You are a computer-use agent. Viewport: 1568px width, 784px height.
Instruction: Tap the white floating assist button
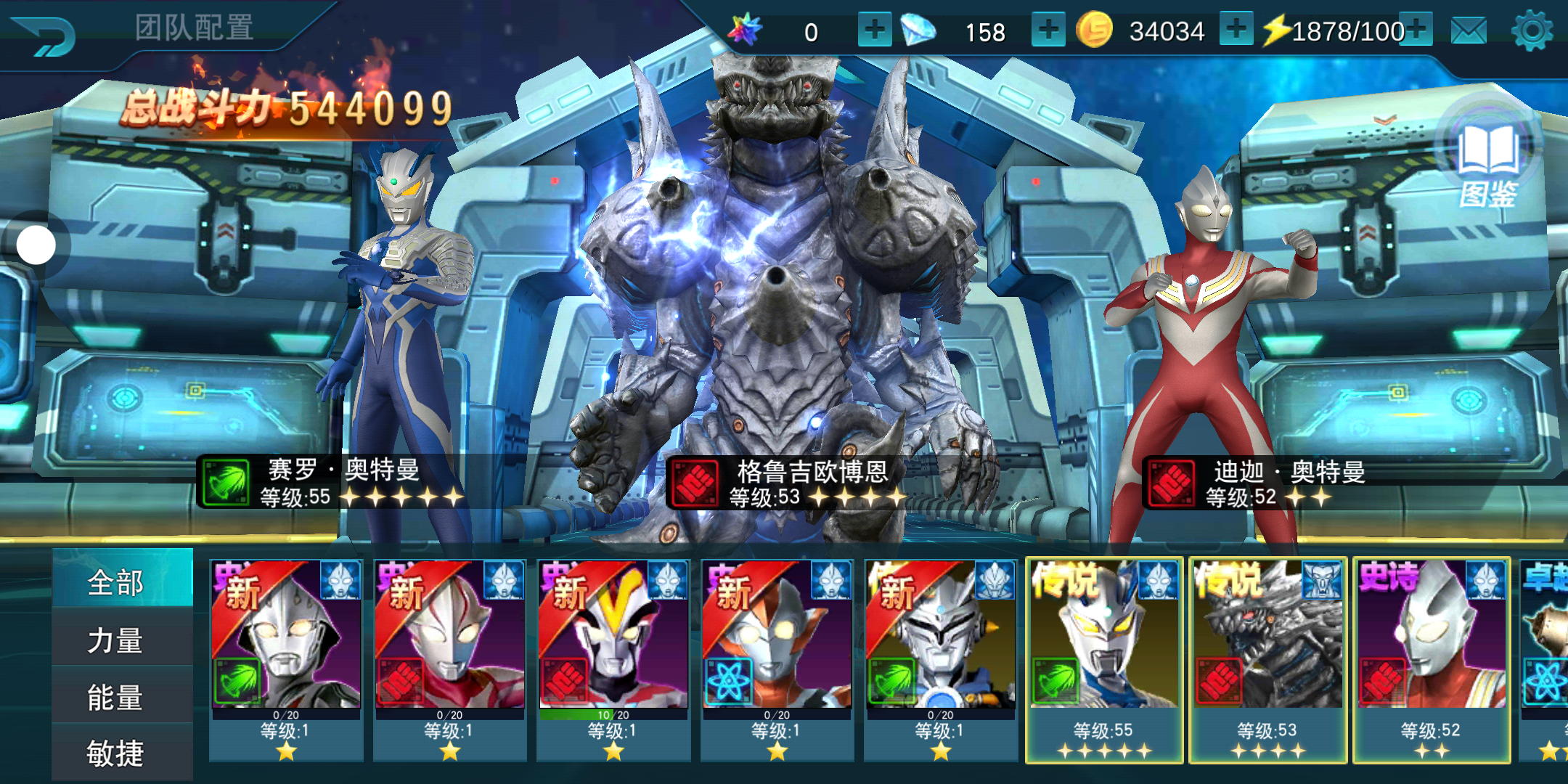[x=36, y=245]
